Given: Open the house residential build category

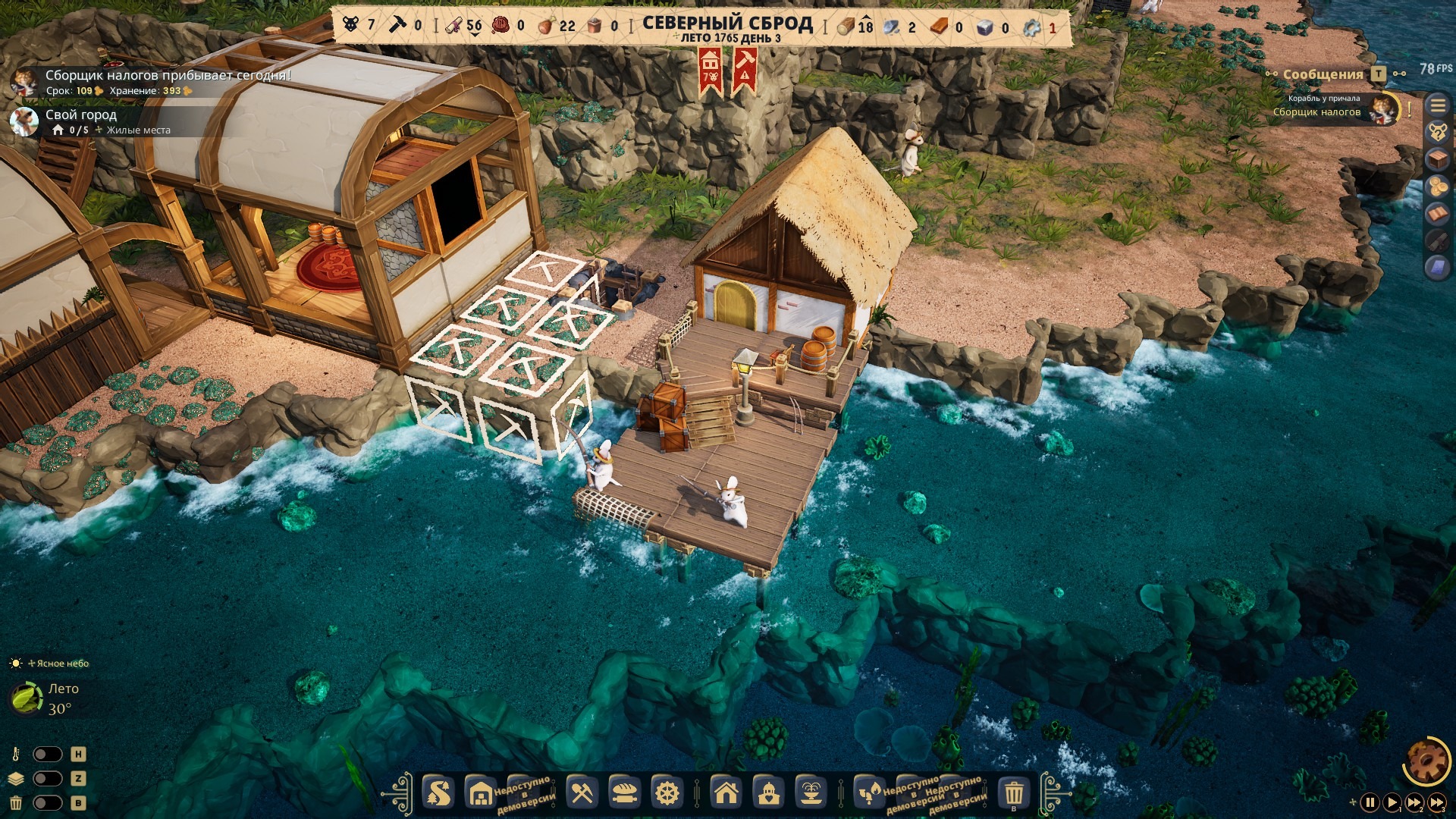Looking at the screenshot, I should click(x=726, y=793).
